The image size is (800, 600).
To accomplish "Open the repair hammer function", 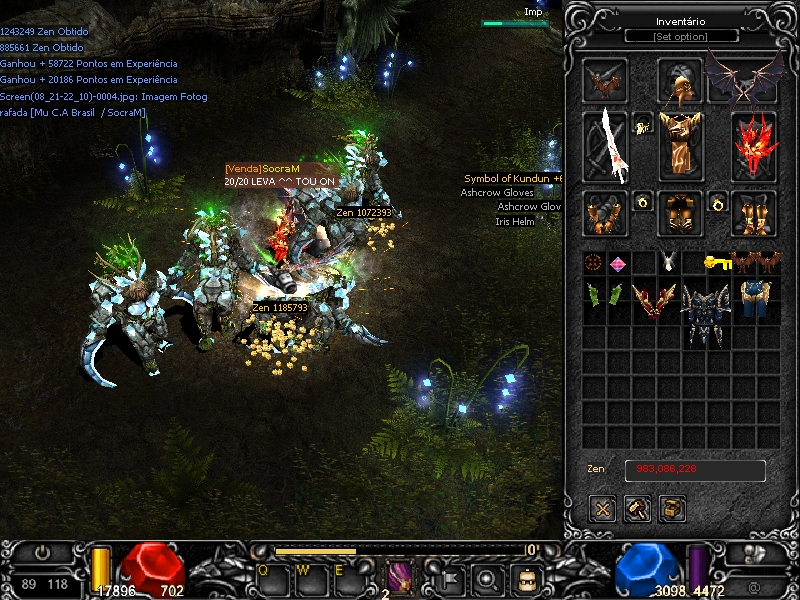I will click(637, 508).
